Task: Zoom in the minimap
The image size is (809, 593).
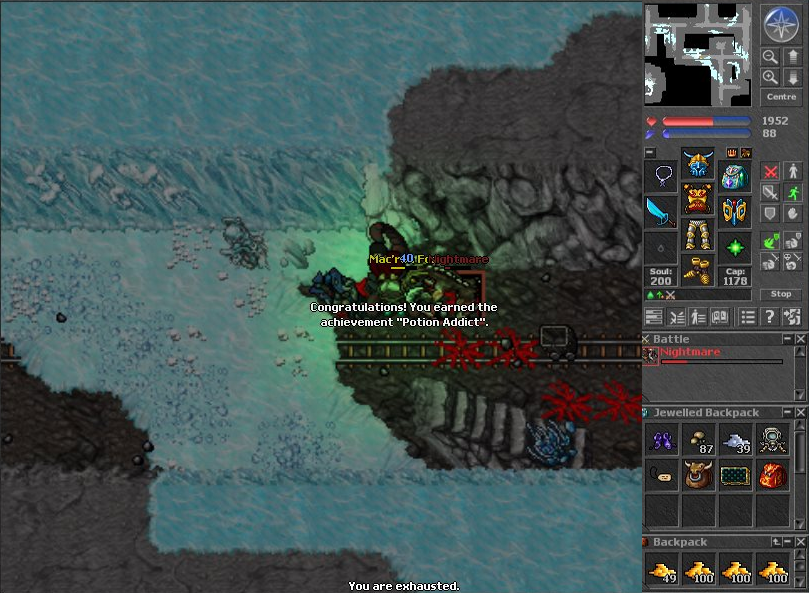Action: point(770,77)
